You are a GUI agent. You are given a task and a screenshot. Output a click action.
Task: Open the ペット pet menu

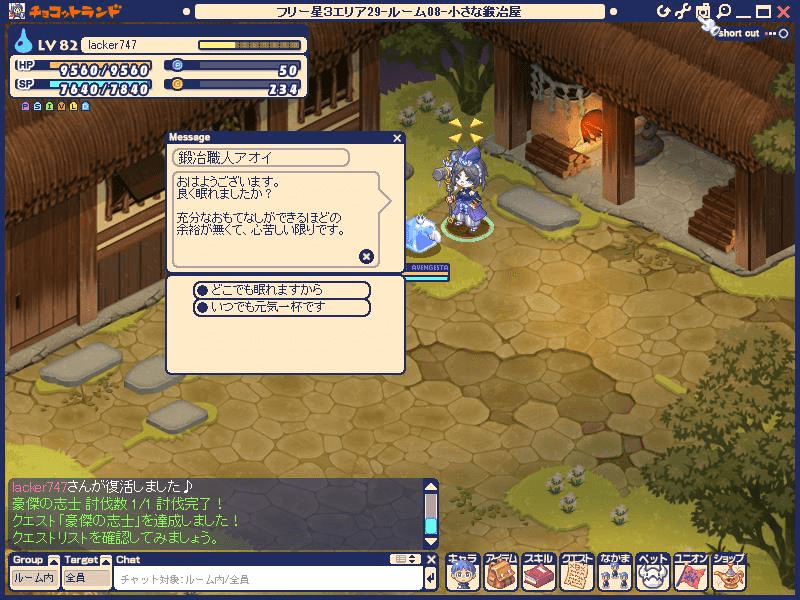(652, 573)
